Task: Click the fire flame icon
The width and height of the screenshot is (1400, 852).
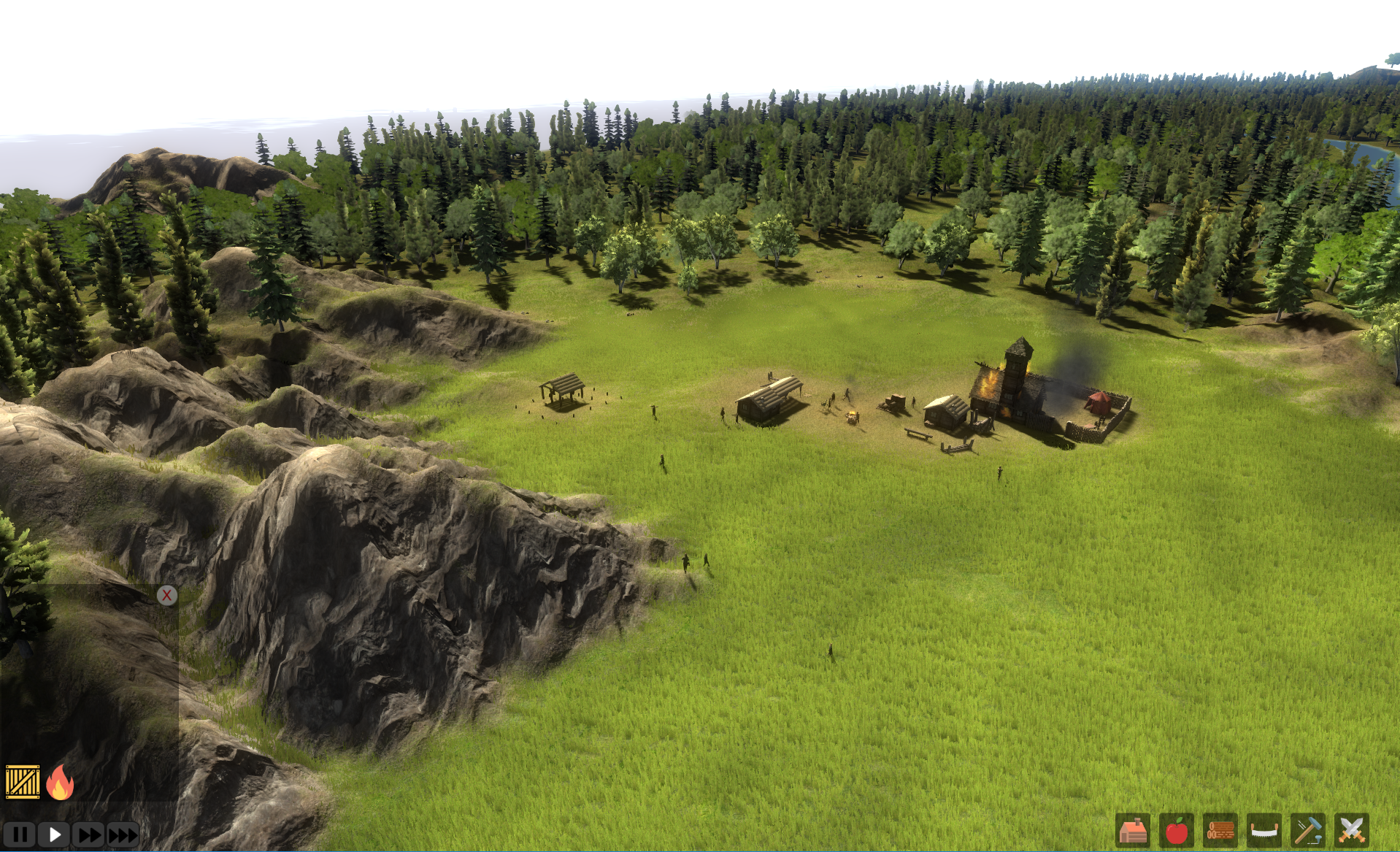Action: coord(60,782)
